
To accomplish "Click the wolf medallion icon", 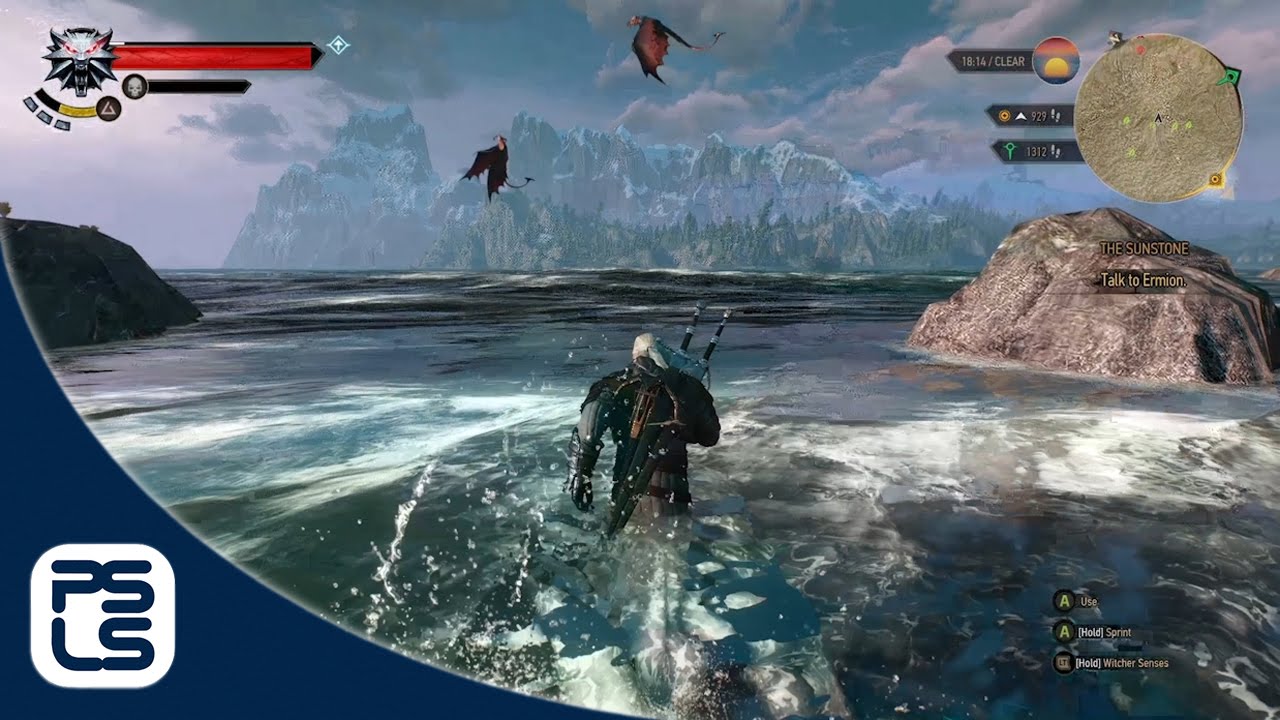I will click(80, 60).
